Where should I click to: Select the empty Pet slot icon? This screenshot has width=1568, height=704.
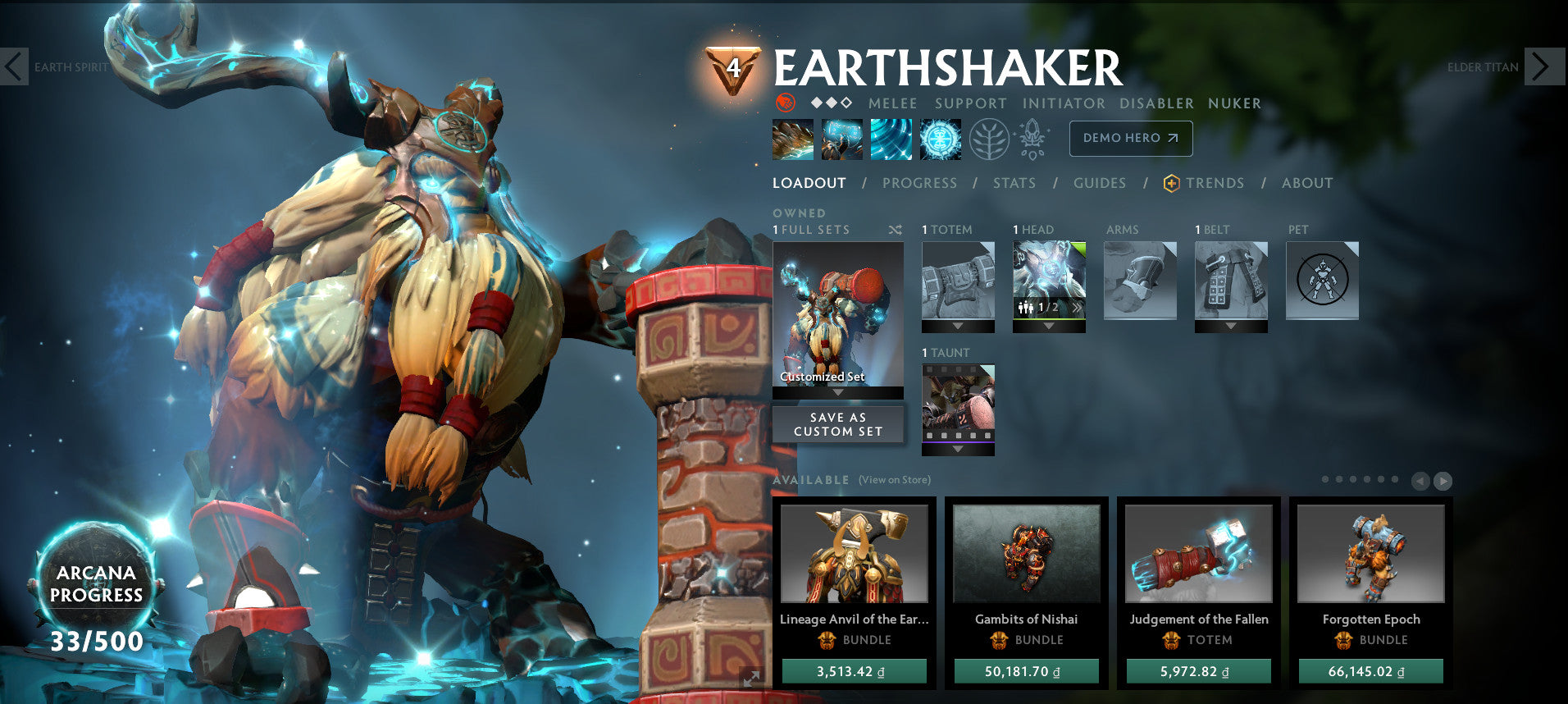(x=1321, y=281)
